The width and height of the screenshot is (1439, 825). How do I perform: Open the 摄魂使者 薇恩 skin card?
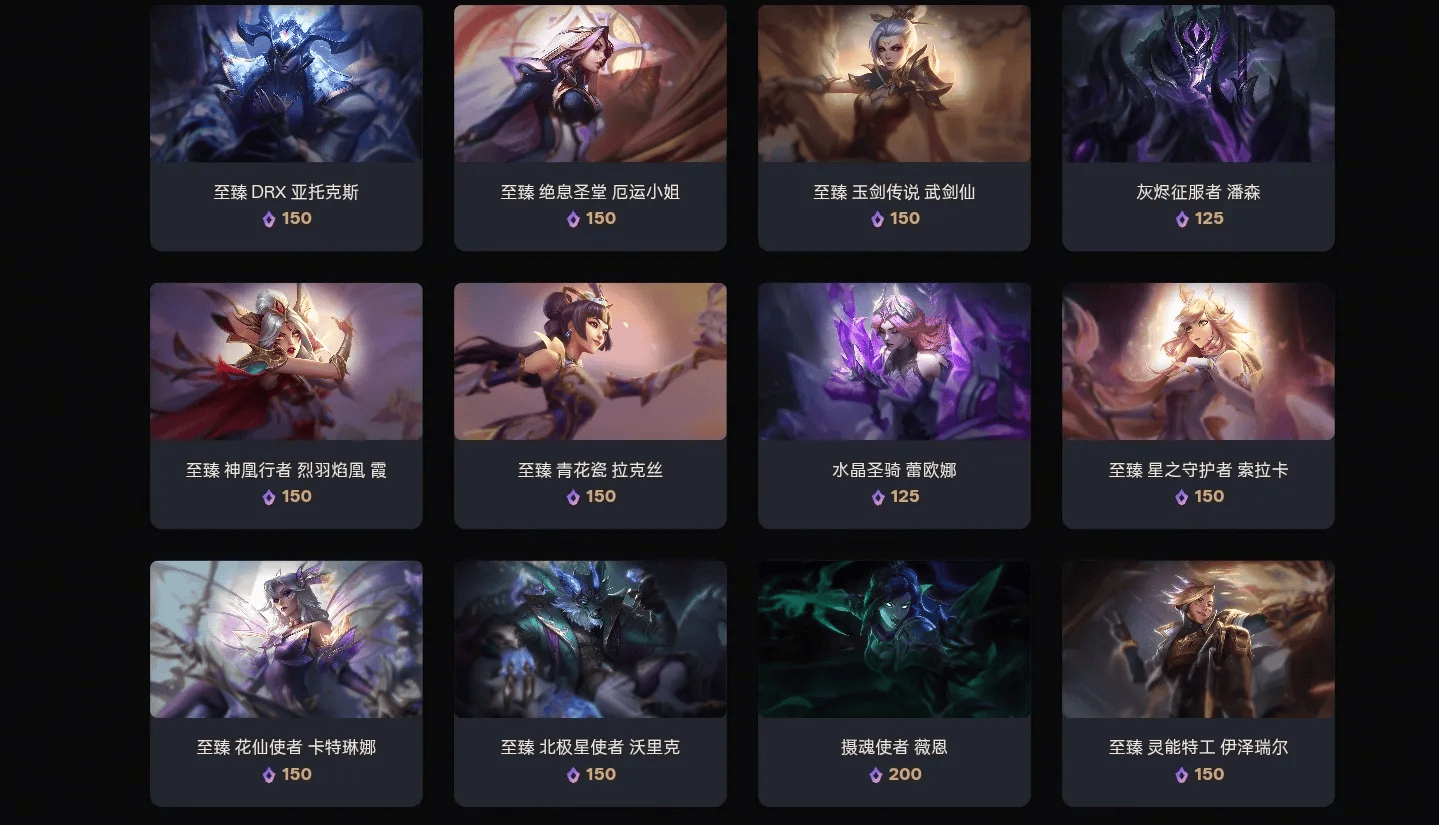(x=894, y=683)
